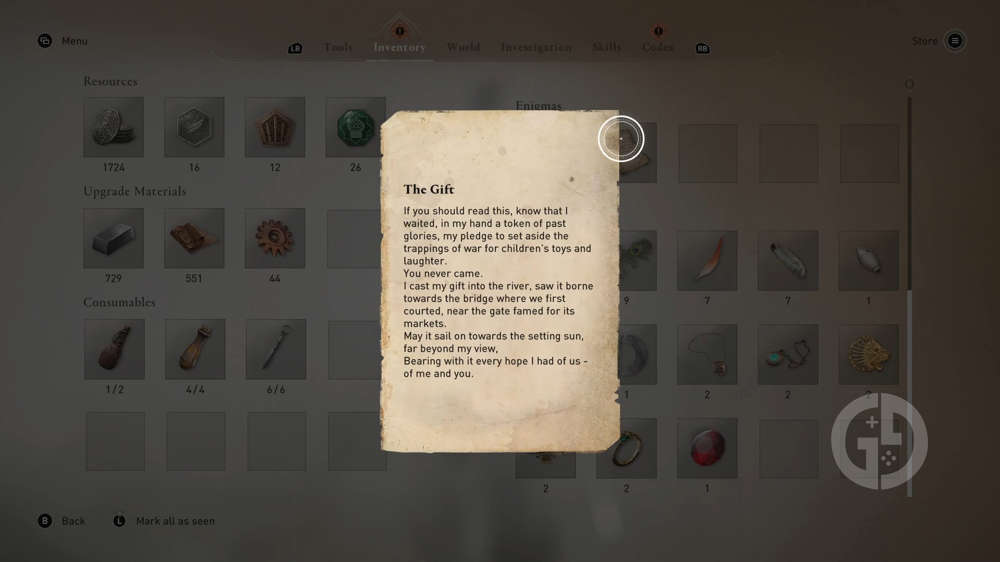Select the silver coins resource slot
This screenshot has width=1000, height=562.
(113, 127)
